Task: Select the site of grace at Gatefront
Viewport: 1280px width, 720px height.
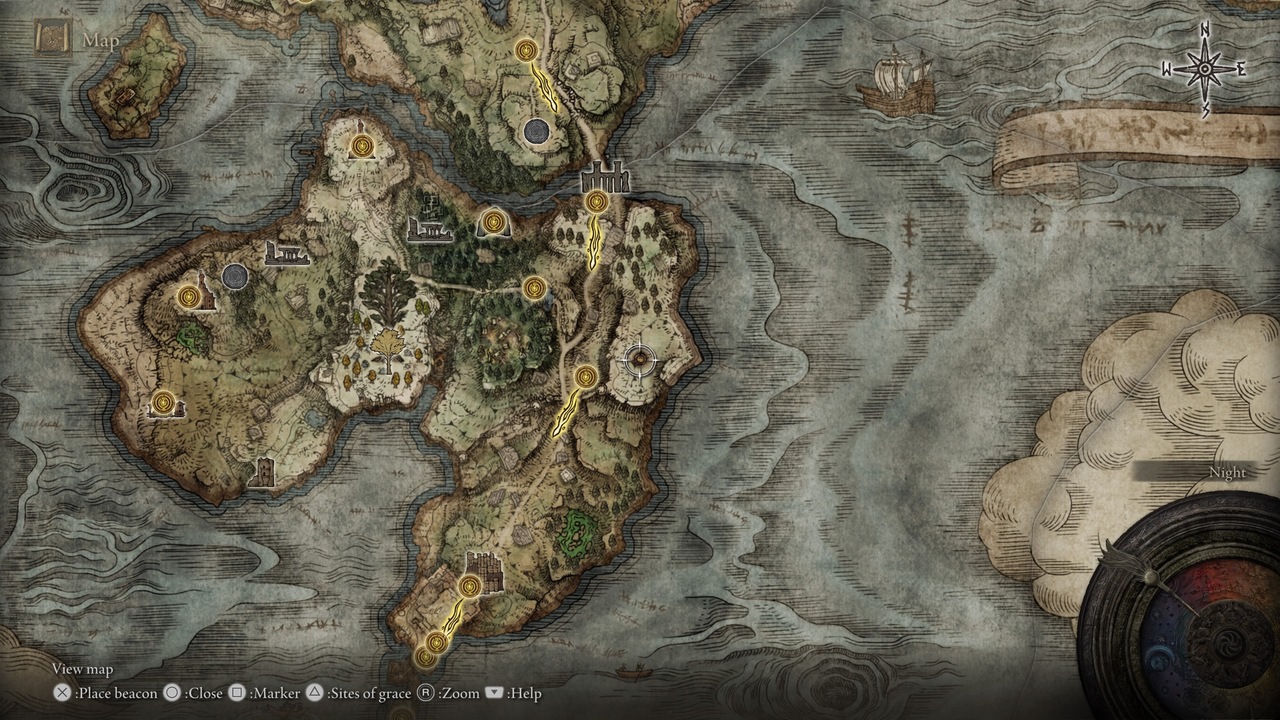Action: (x=596, y=202)
